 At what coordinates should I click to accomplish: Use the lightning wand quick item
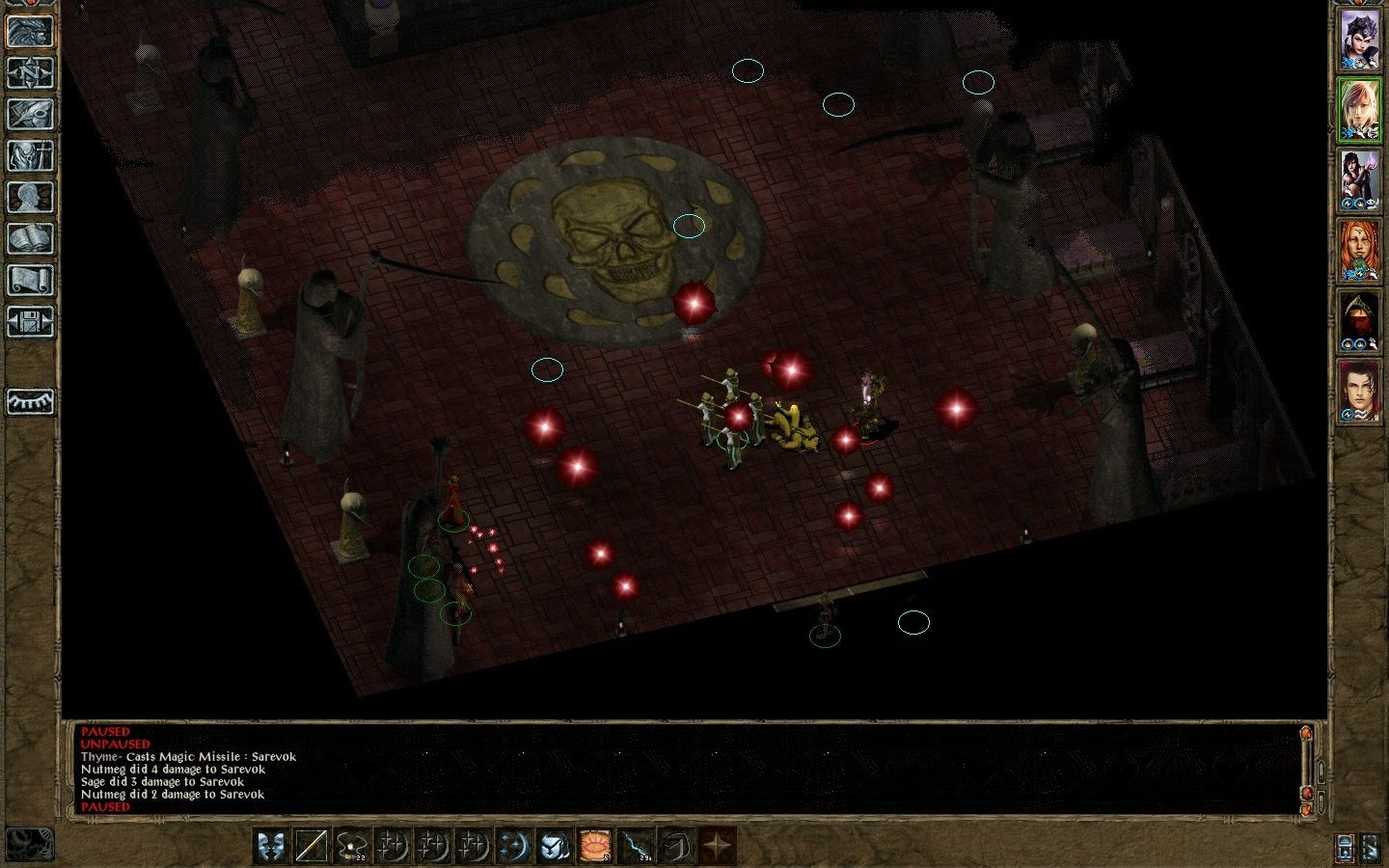637,846
